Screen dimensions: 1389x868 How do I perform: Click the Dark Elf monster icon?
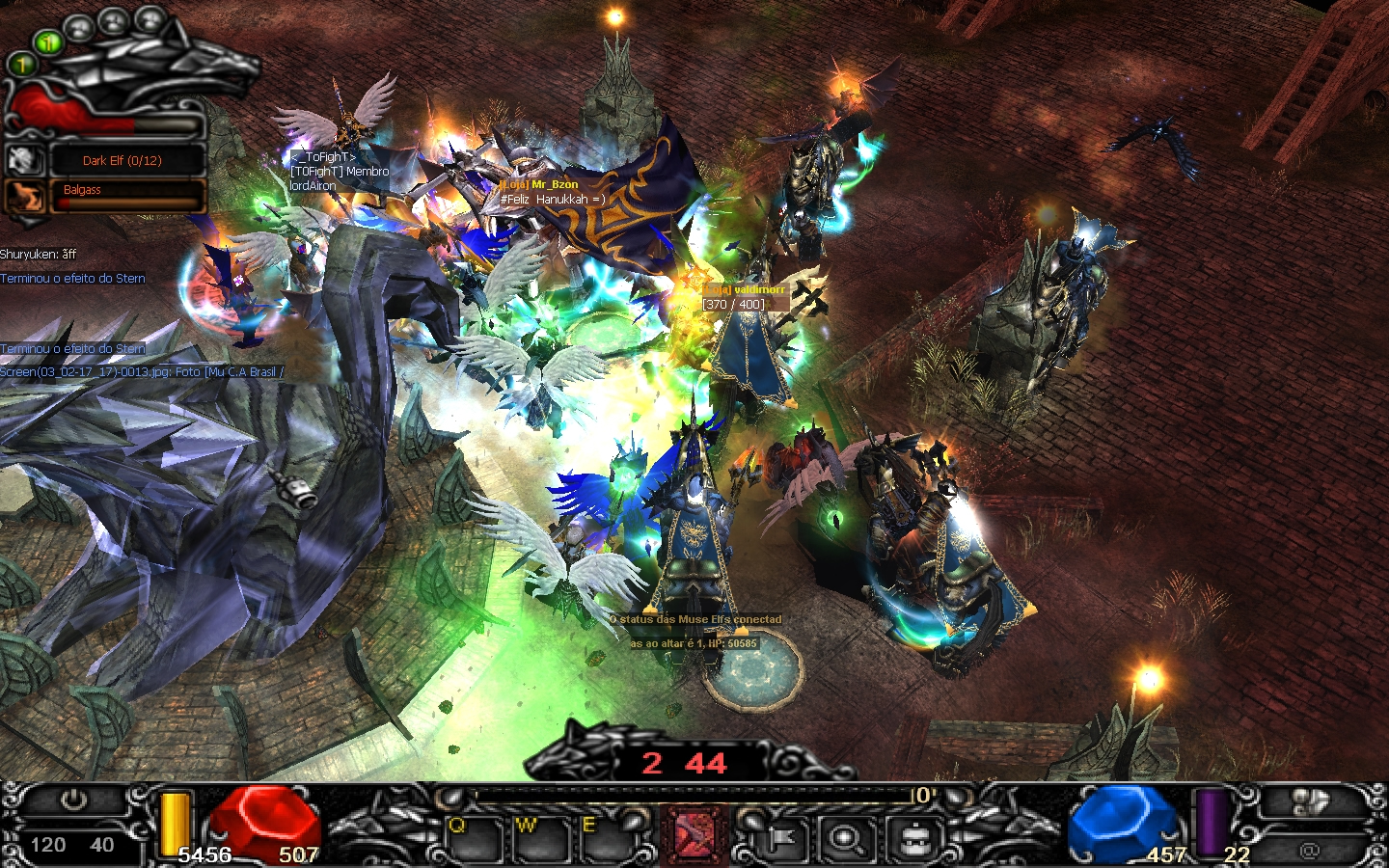click(x=25, y=160)
